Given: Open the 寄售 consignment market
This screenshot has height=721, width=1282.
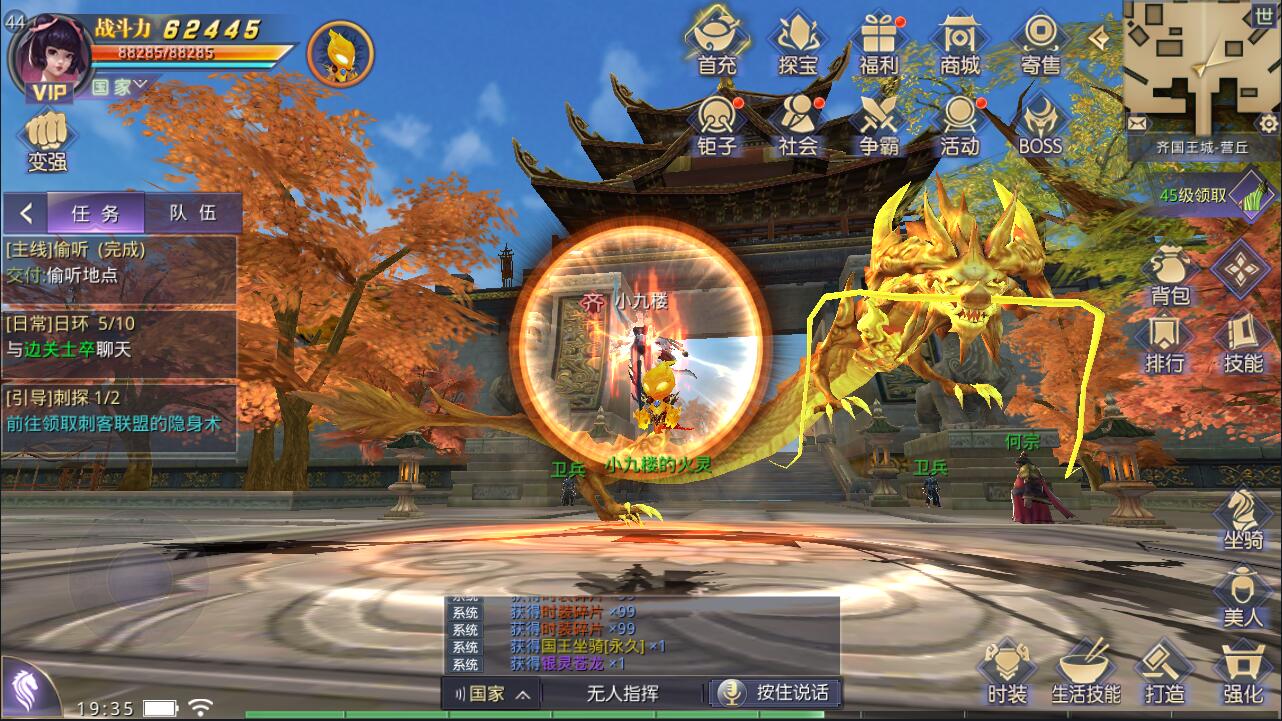Looking at the screenshot, I should click(1040, 42).
